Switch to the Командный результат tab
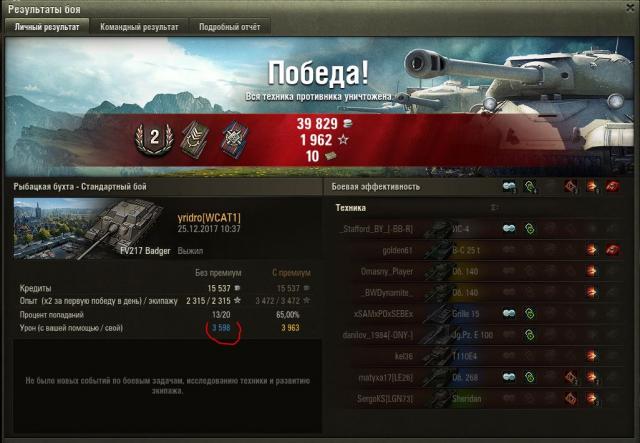The image size is (640, 443). [x=139, y=27]
